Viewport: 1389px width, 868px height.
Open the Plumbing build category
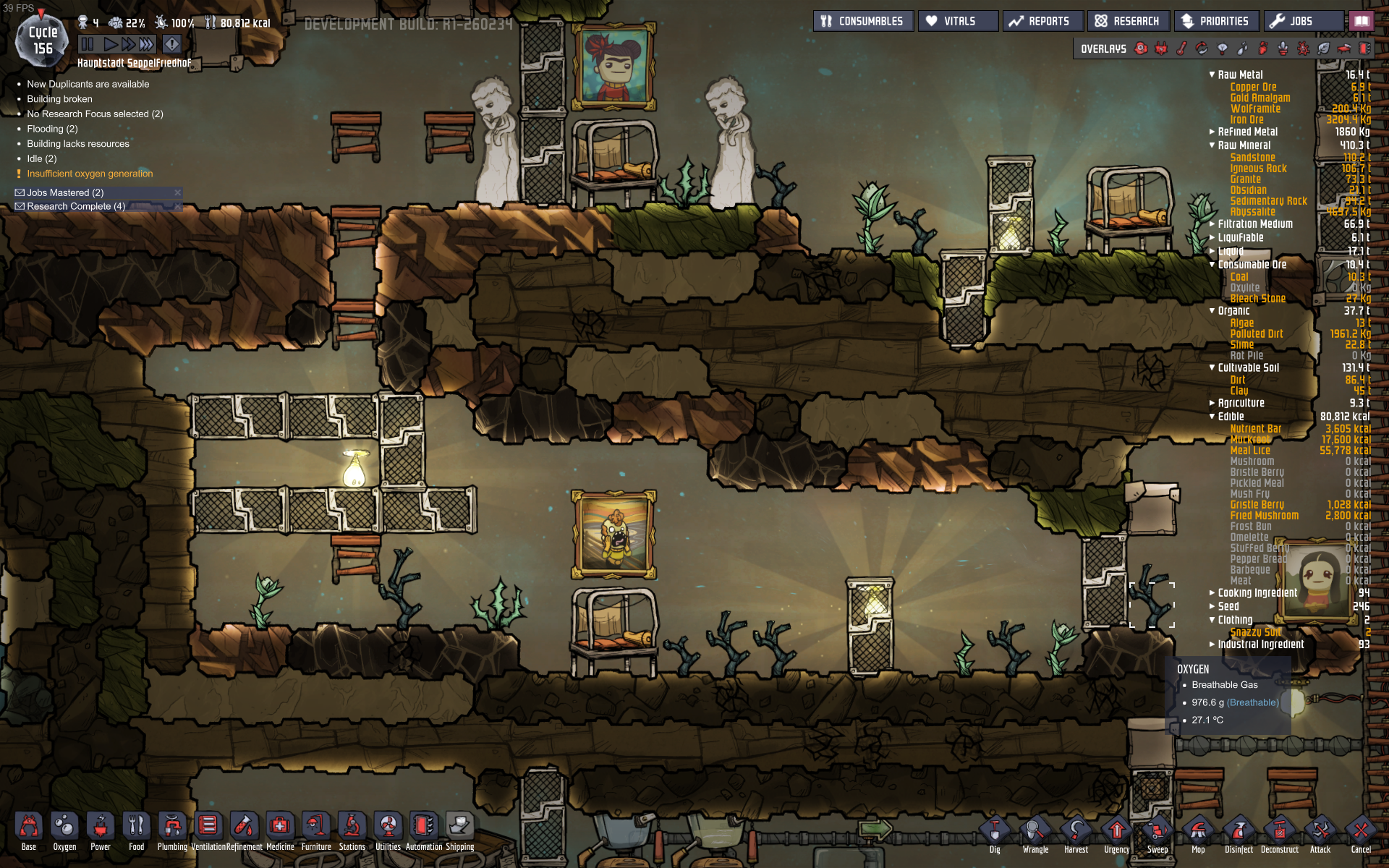172,830
